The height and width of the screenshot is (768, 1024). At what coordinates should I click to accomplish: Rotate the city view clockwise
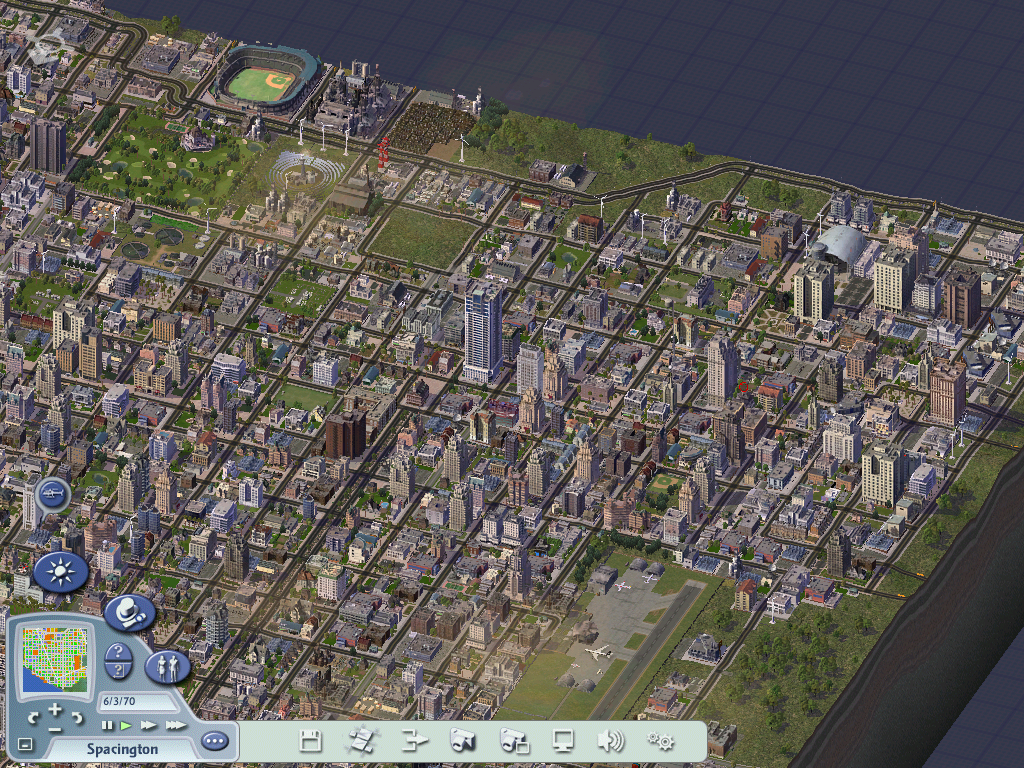pos(78,718)
